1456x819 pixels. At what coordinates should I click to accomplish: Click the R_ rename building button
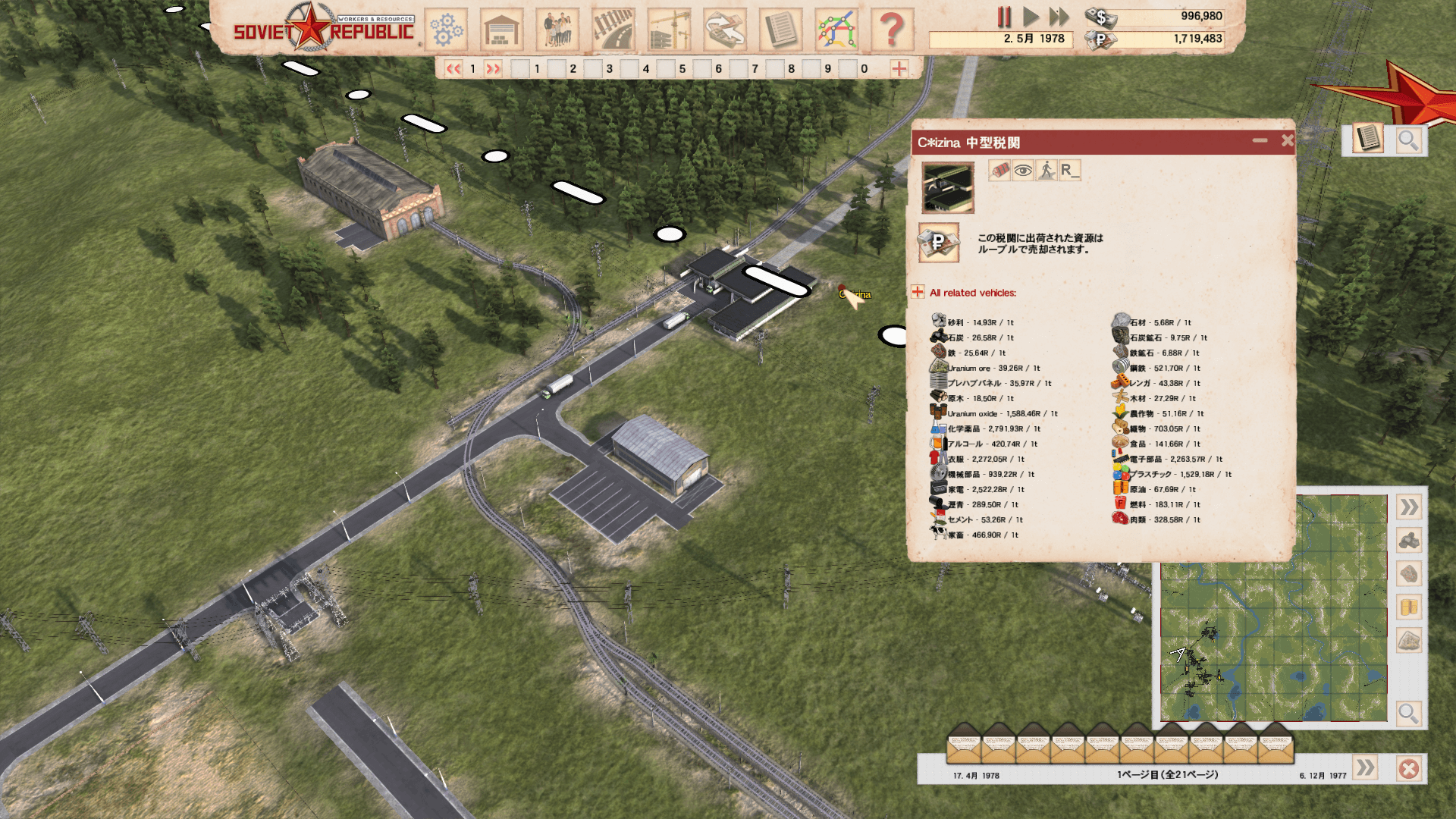coord(1069,170)
